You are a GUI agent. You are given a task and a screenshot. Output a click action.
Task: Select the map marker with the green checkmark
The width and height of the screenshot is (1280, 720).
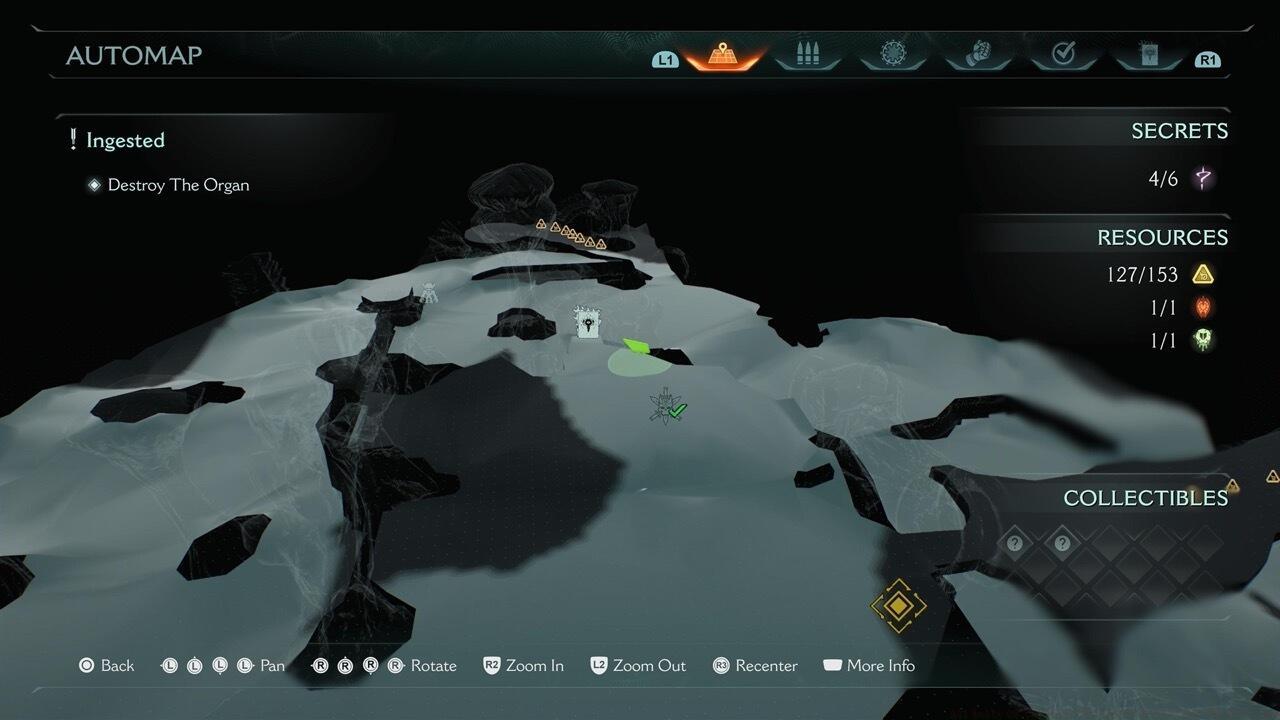(666, 406)
